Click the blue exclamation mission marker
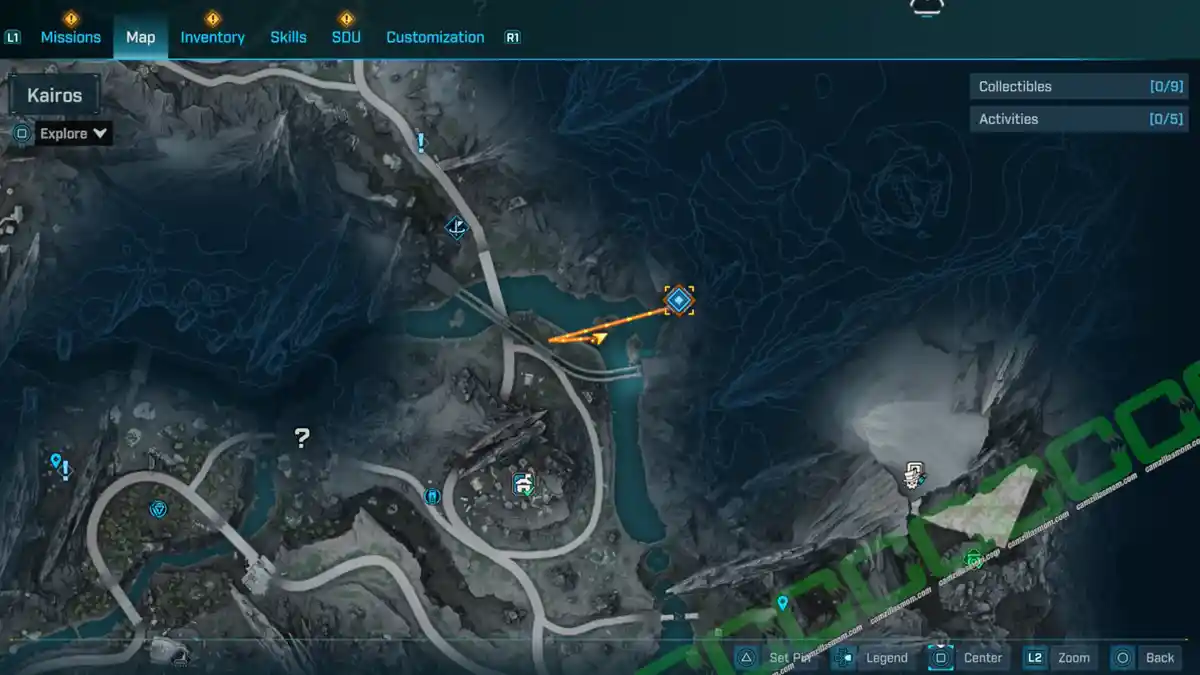 421,143
